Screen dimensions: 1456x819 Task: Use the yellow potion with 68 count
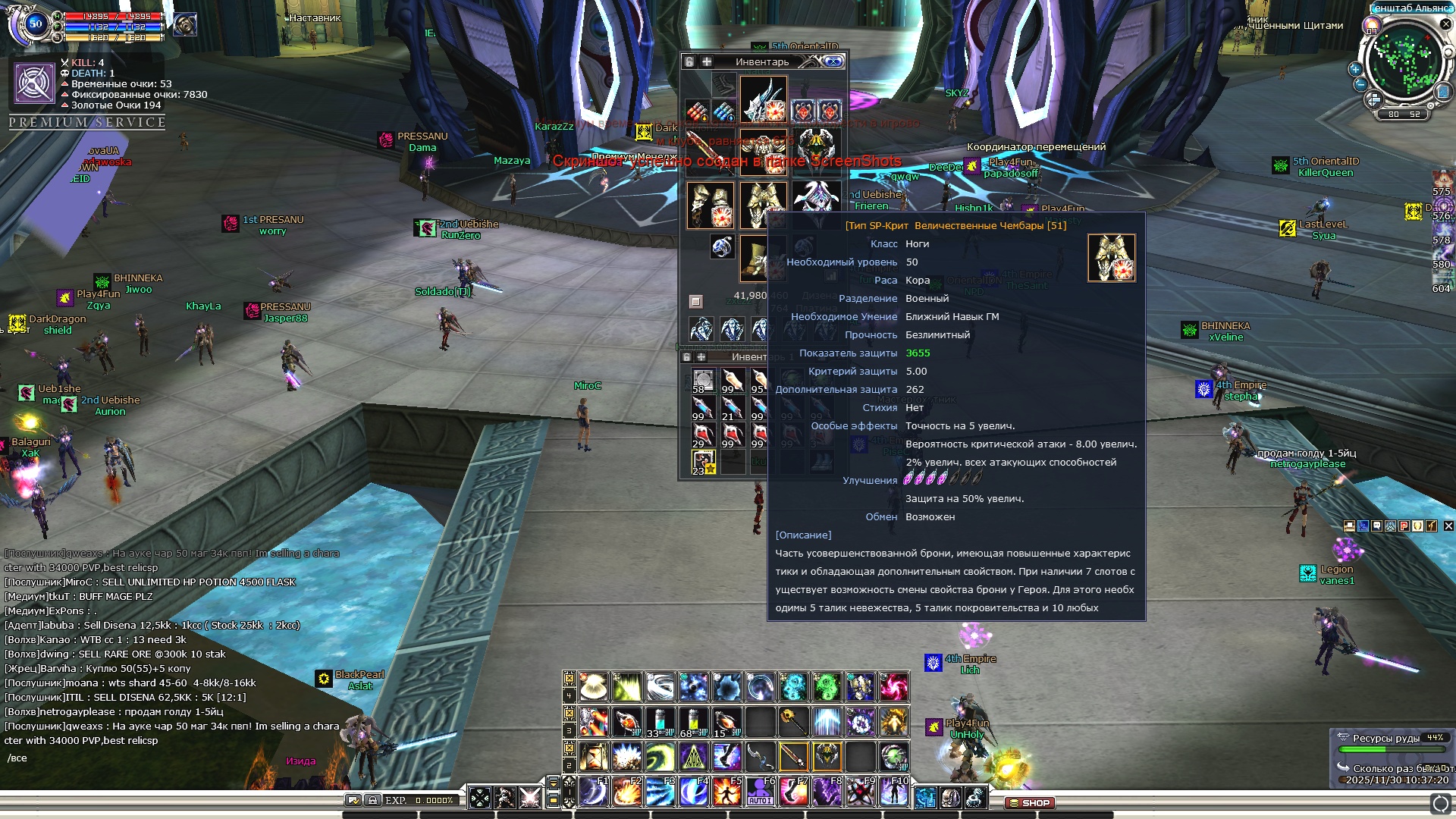pos(692,721)
